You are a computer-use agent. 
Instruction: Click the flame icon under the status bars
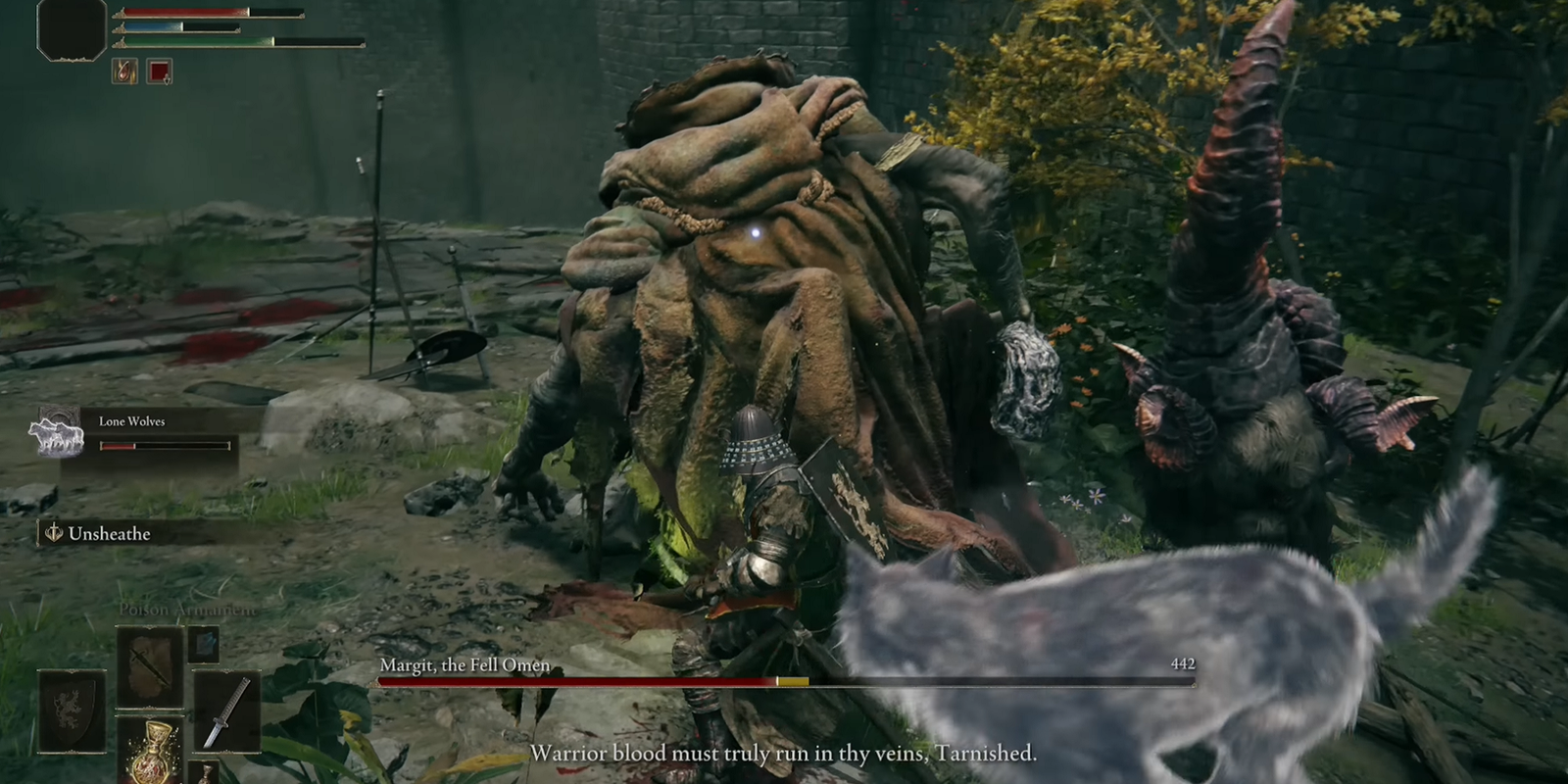click(123, 72)
